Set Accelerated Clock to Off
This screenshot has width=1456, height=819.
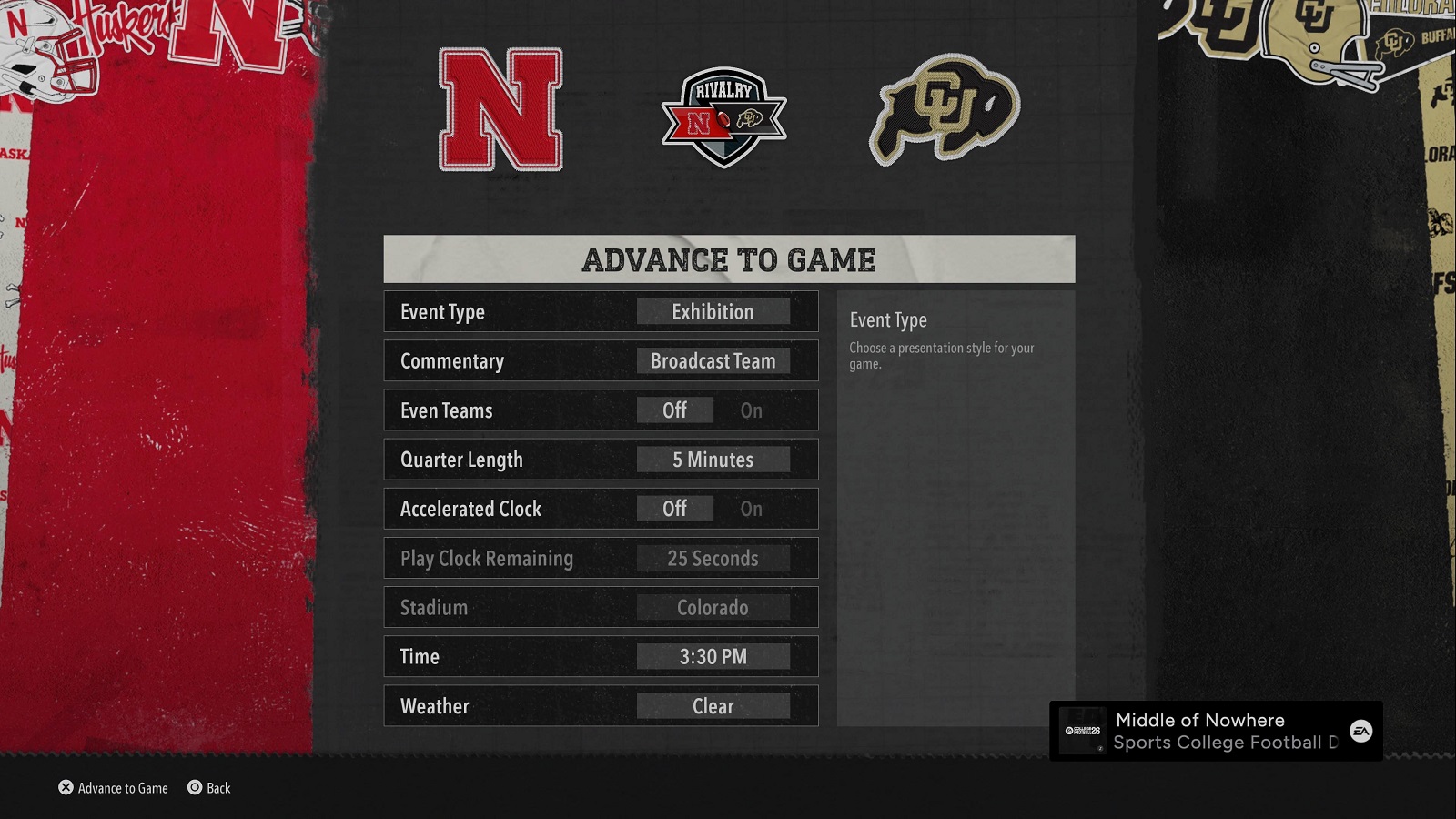point(674,509)
